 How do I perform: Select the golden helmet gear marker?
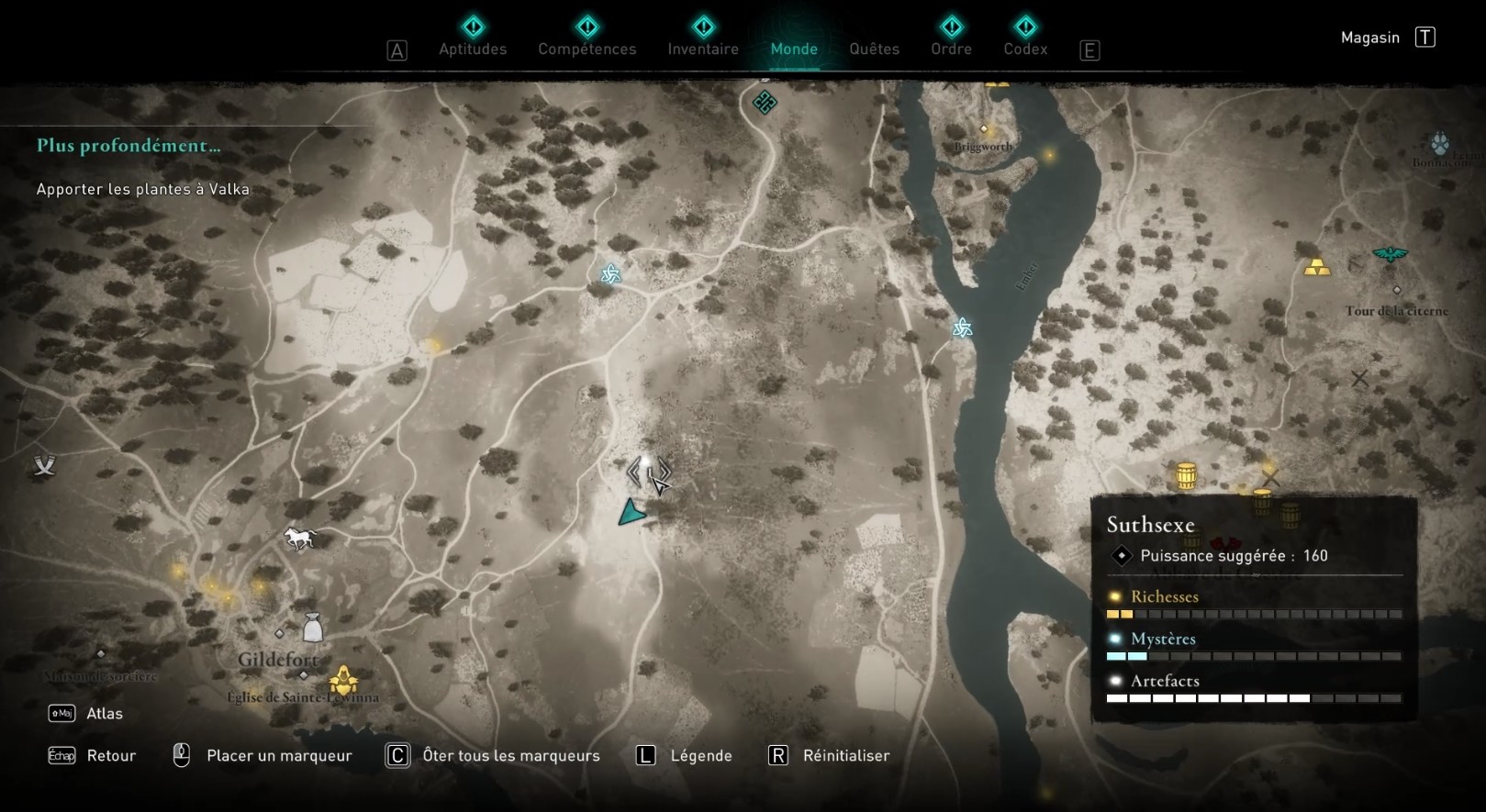343,681
